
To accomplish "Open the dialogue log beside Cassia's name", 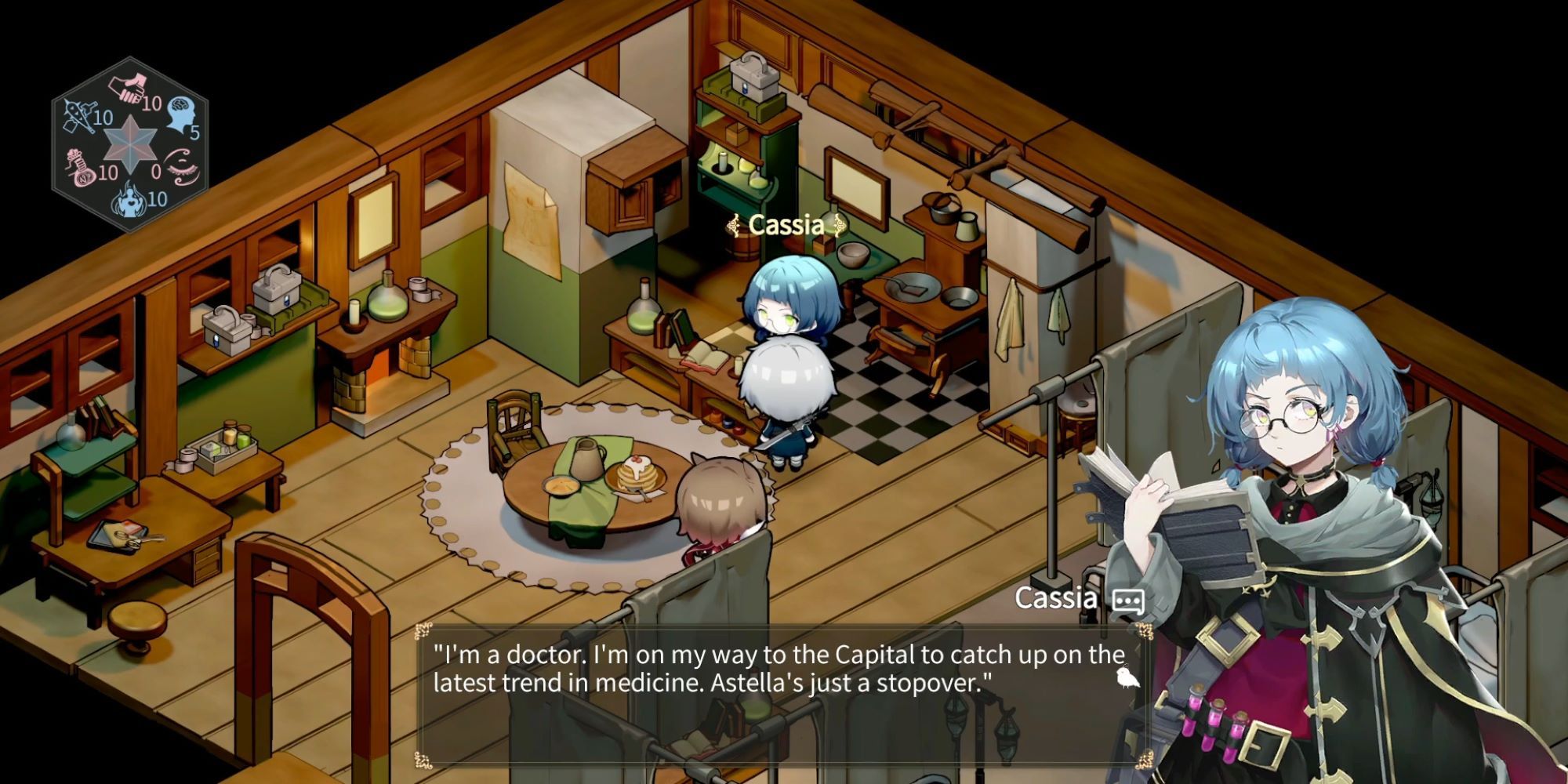I will click(1128, 601).
